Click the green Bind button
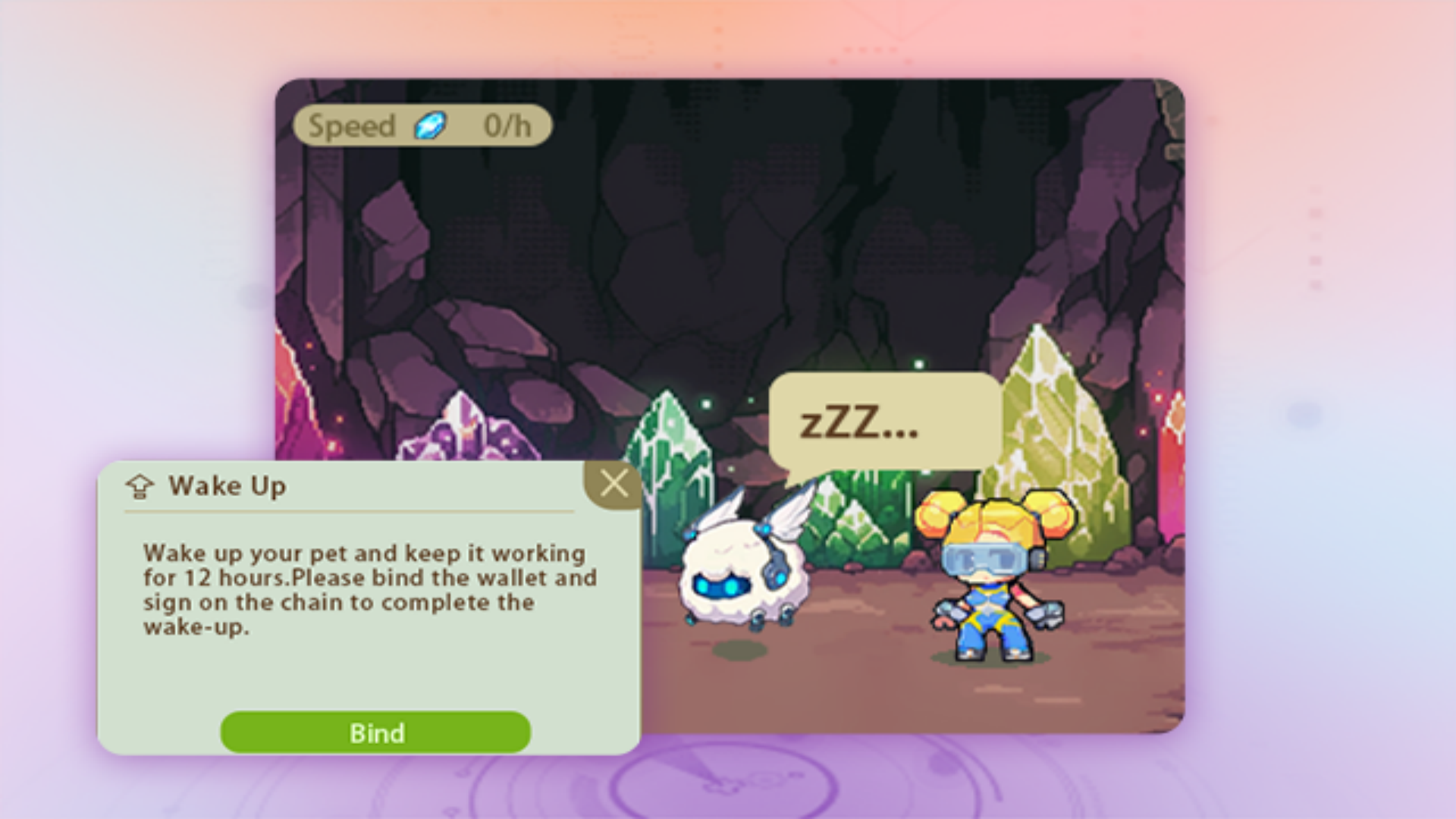Screen dimensions: 1456x819 (375, 733)
